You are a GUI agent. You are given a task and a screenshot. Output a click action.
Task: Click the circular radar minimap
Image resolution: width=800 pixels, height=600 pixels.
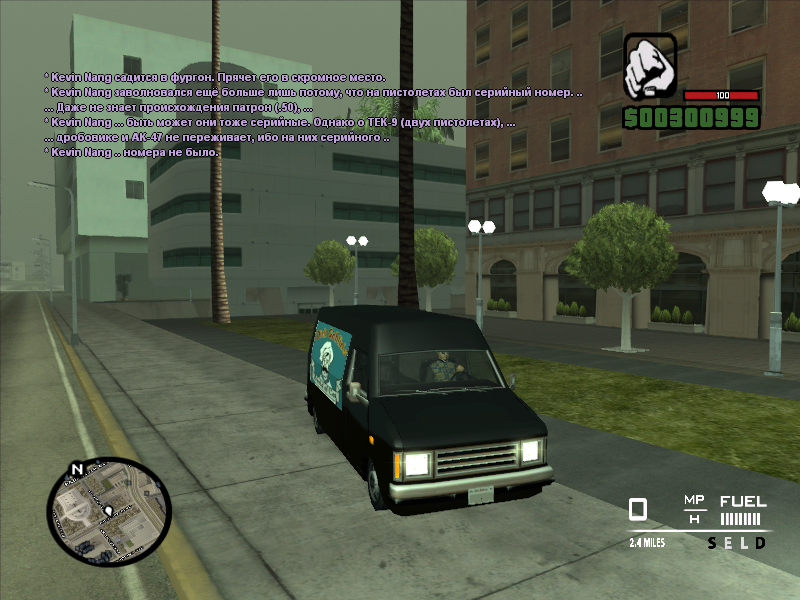click(x=109, y=511)
